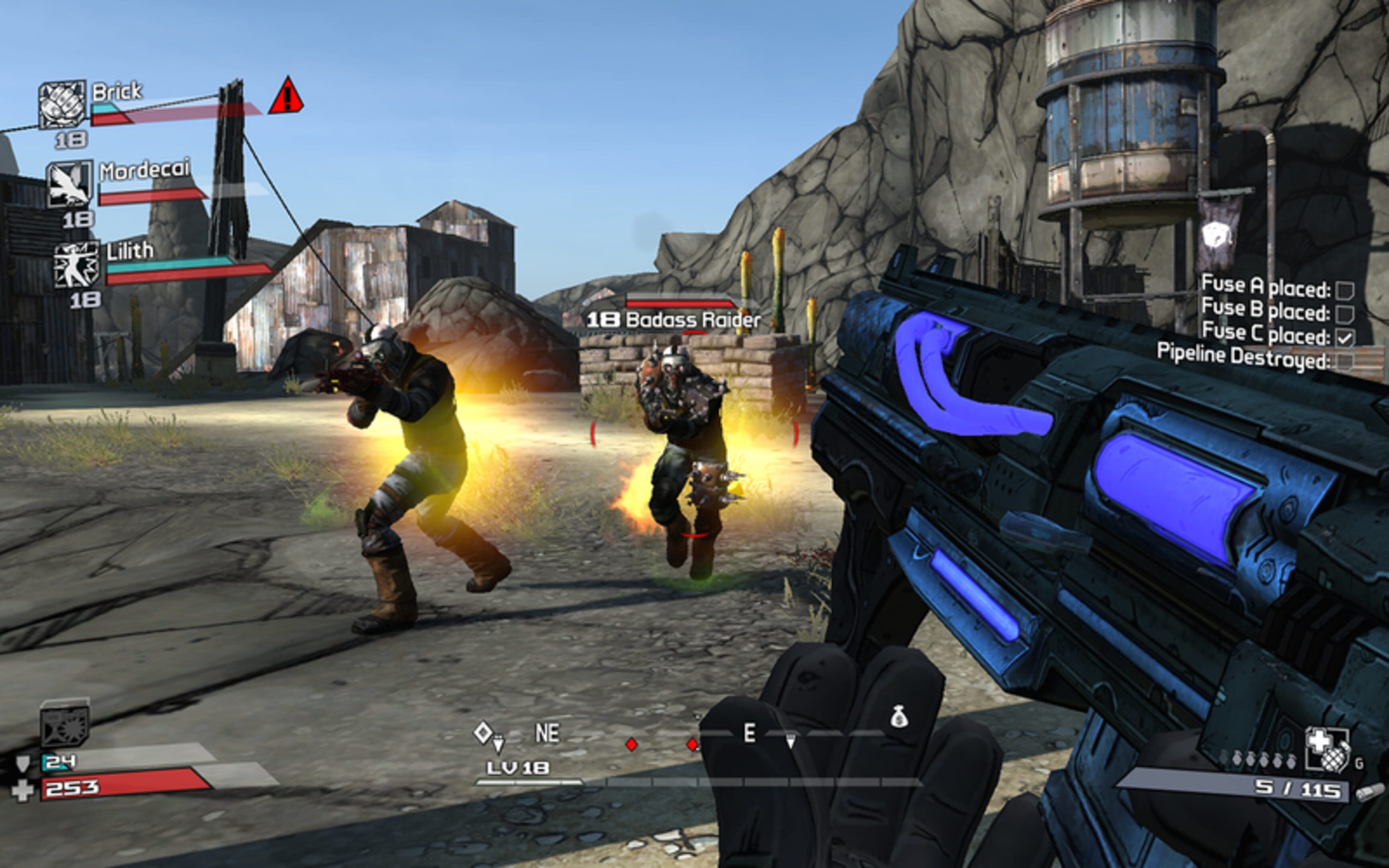Toggle the Fuse A placed checkbox
This screenshot has height=868, width=1389.
click(1345, 291)
